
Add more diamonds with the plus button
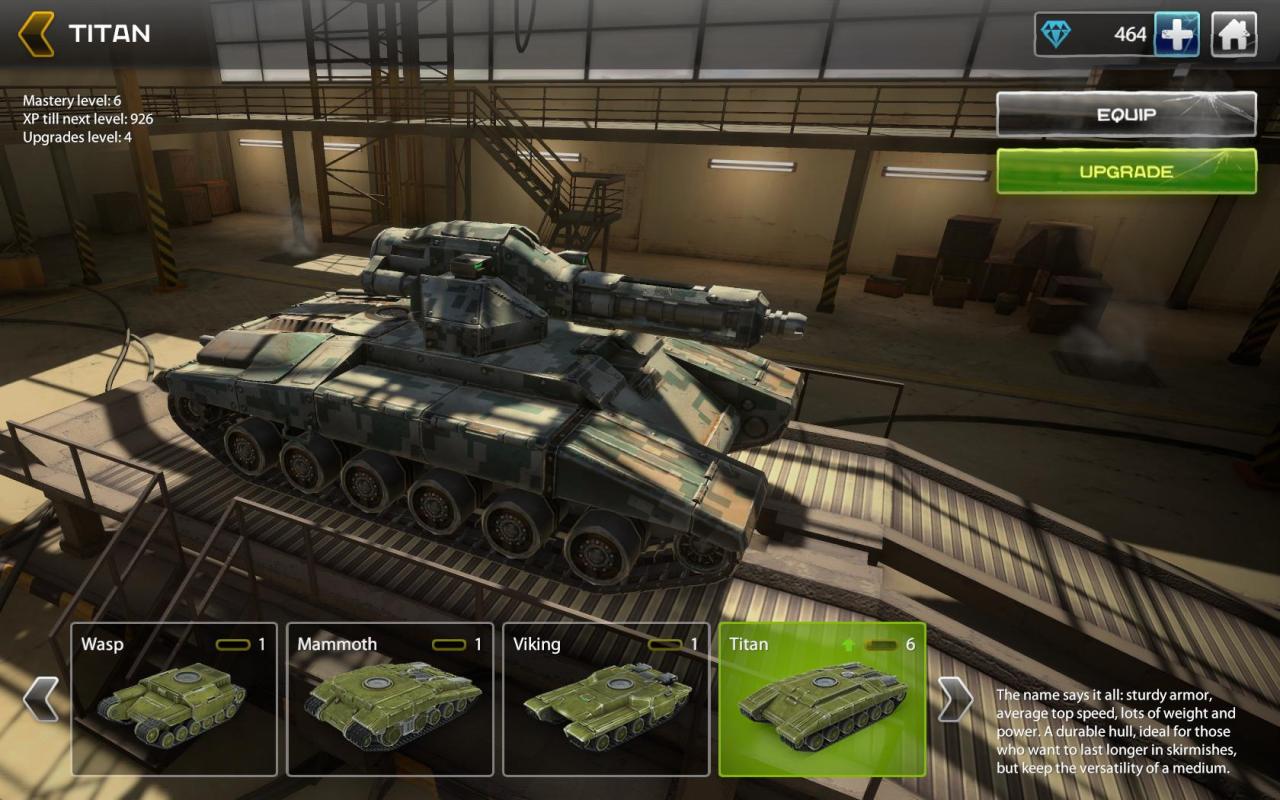pyautogui.click(x=1177, y=35)
